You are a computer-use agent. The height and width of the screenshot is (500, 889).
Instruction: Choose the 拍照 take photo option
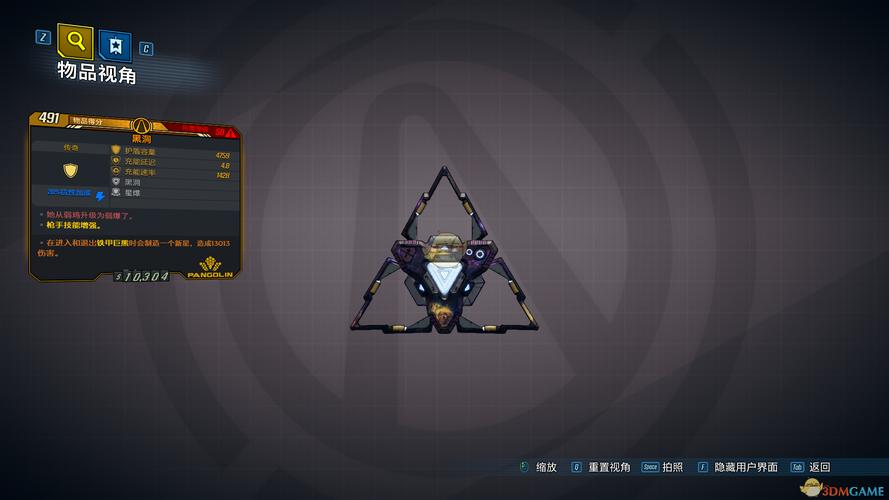pyautogui.click(x=674, y=467)
